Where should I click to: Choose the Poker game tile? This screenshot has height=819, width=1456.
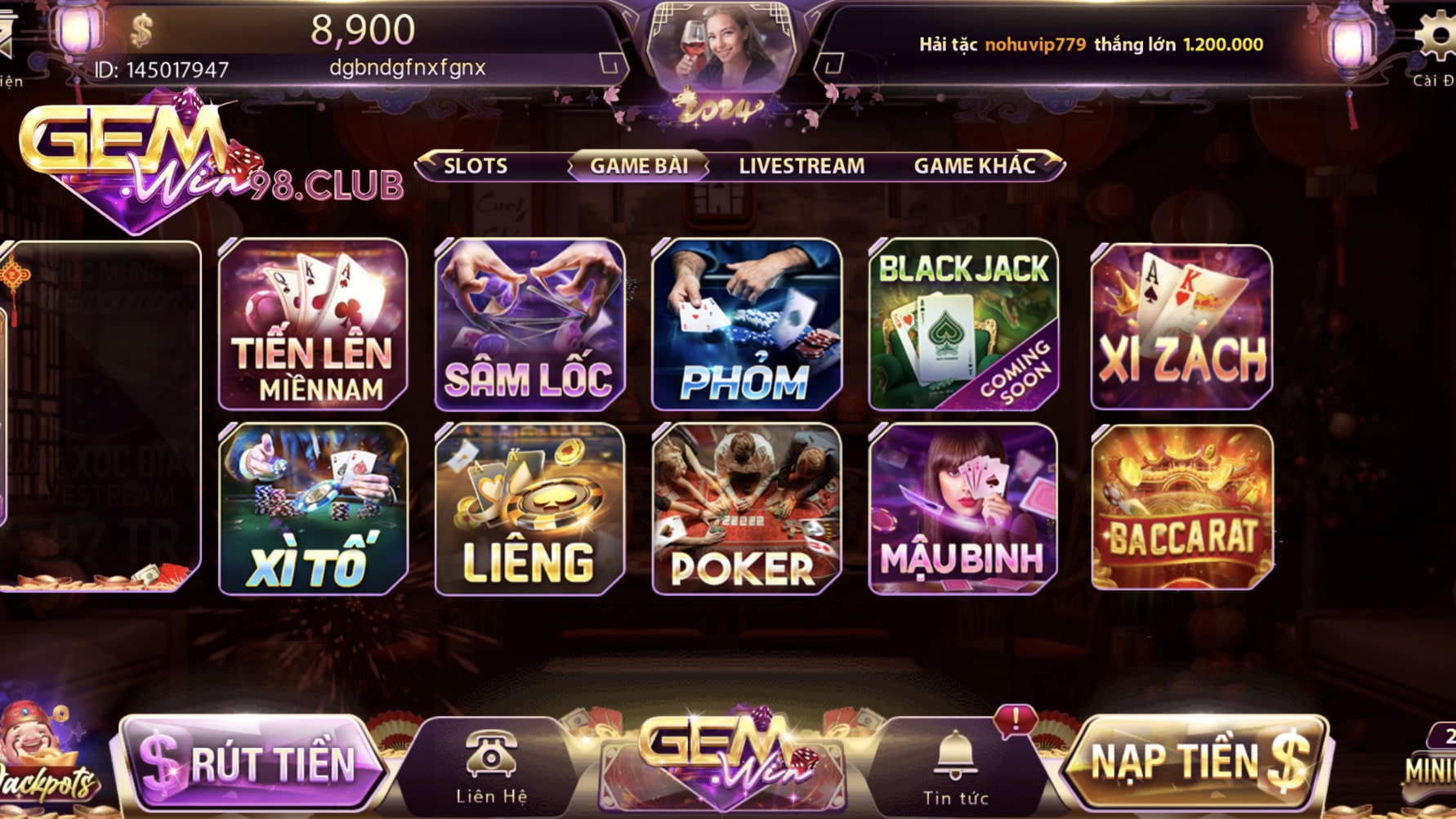pyautogui.click(x=746, y=508)
